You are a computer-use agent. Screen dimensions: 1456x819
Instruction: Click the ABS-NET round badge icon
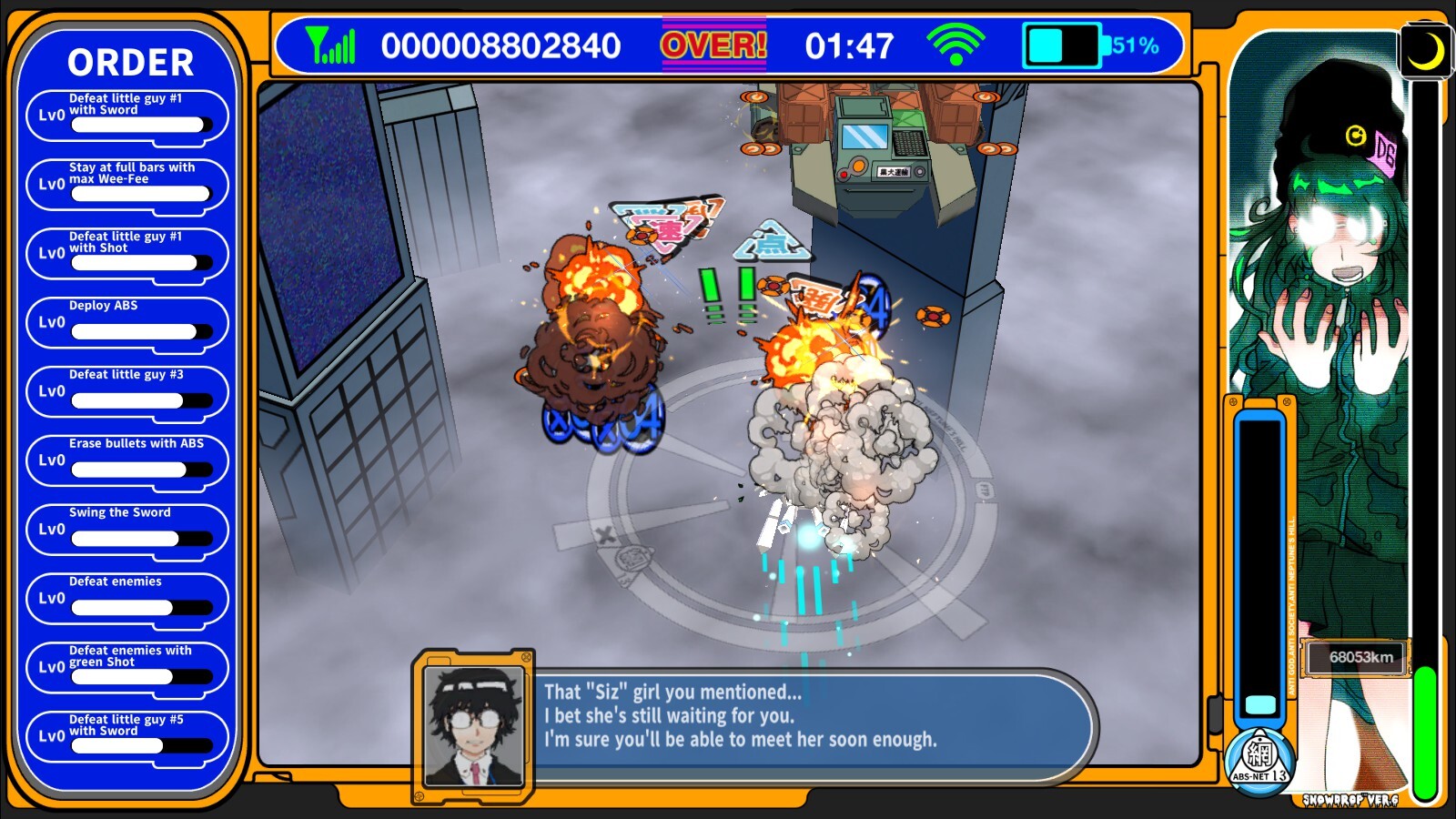point(1259,760)
